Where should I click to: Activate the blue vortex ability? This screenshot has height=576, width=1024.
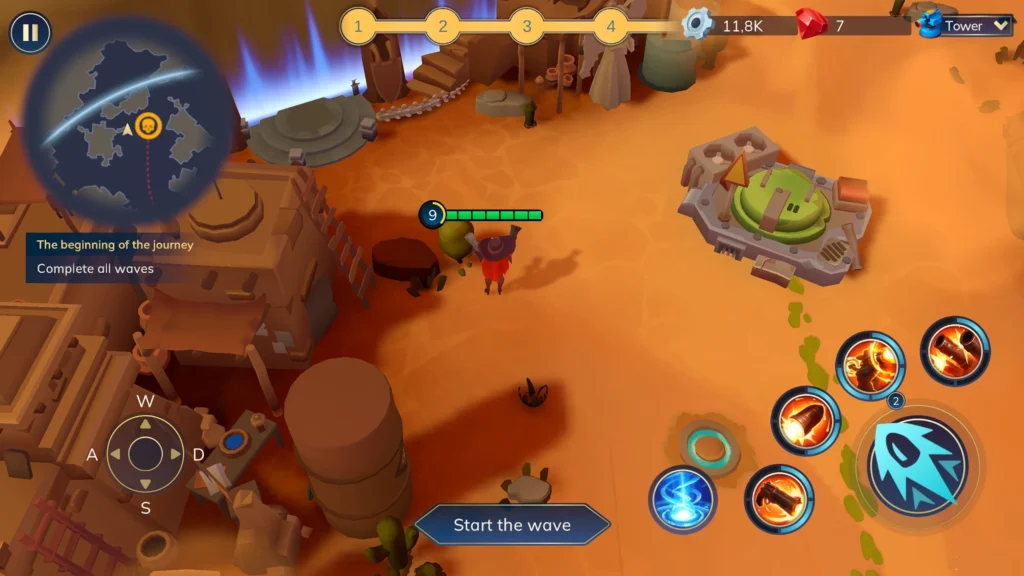682,499
